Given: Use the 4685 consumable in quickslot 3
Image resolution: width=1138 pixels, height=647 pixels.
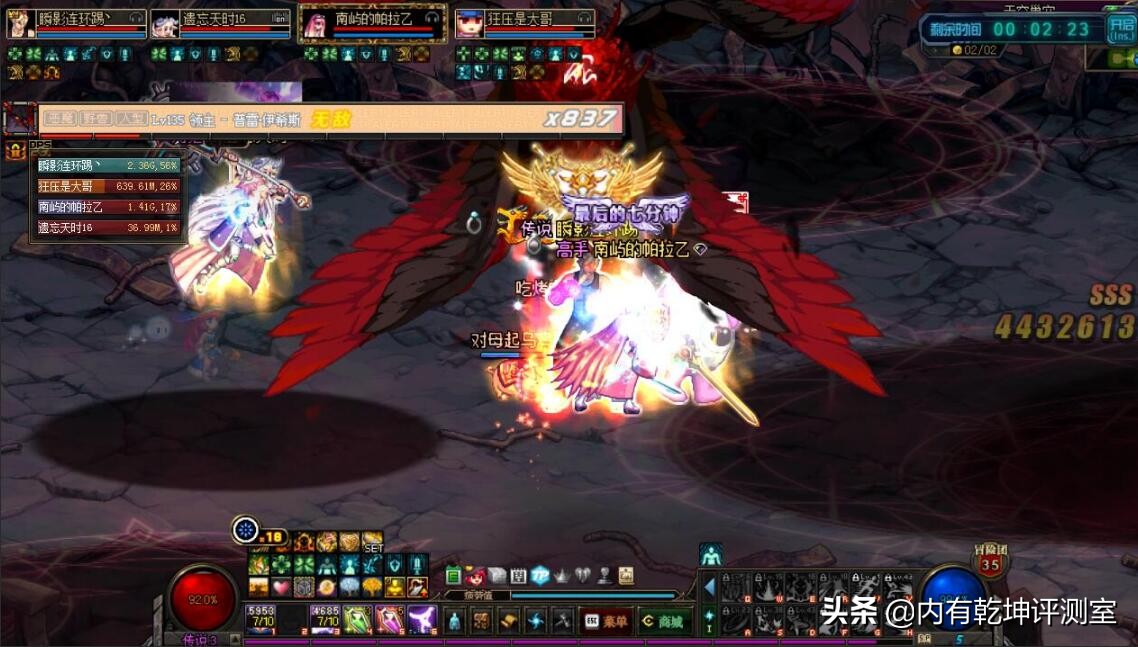Looking at the screenshot, I should pos(326,620).
